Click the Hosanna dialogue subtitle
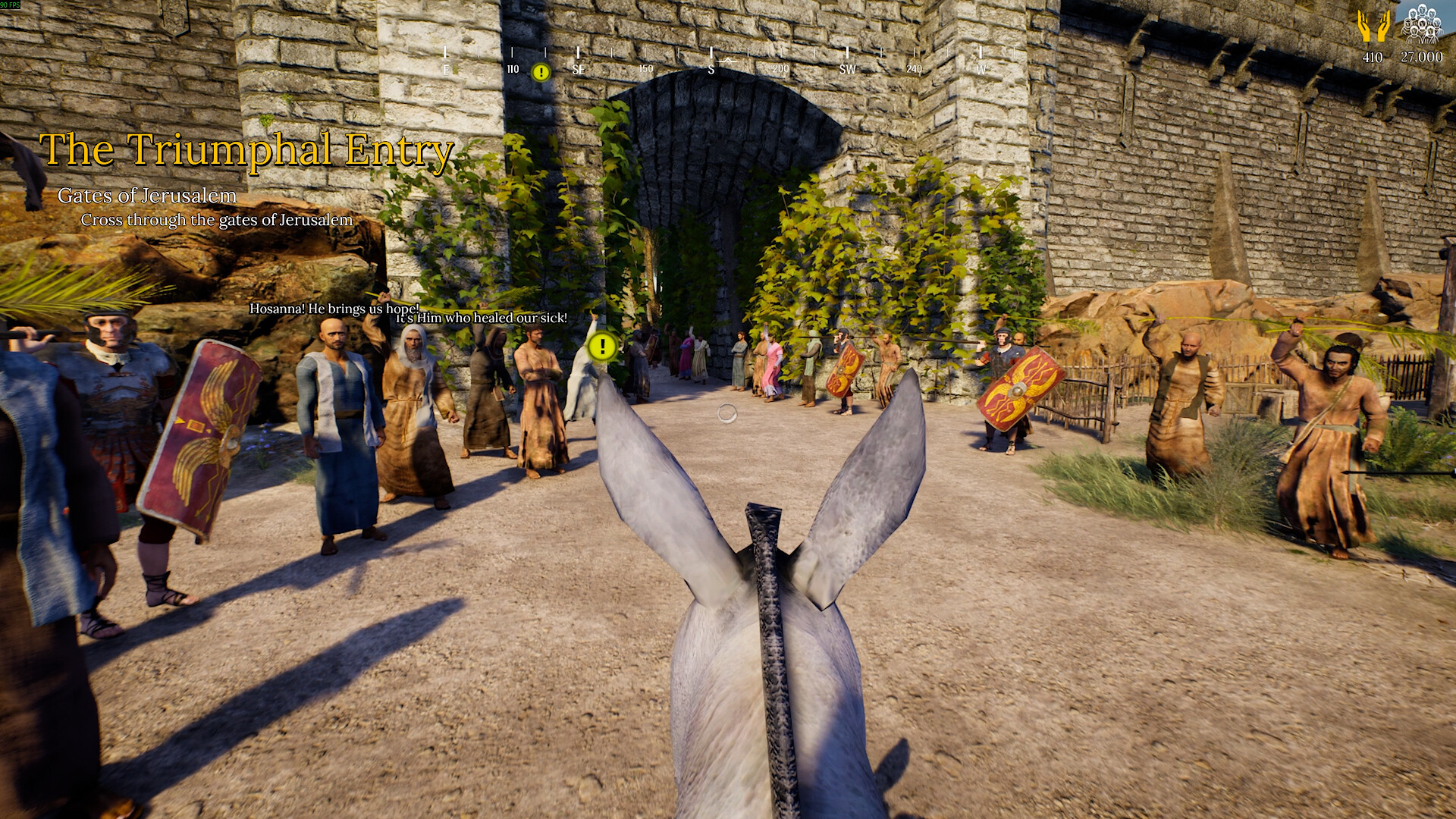The image size is (1456, 819). [334, 309]
